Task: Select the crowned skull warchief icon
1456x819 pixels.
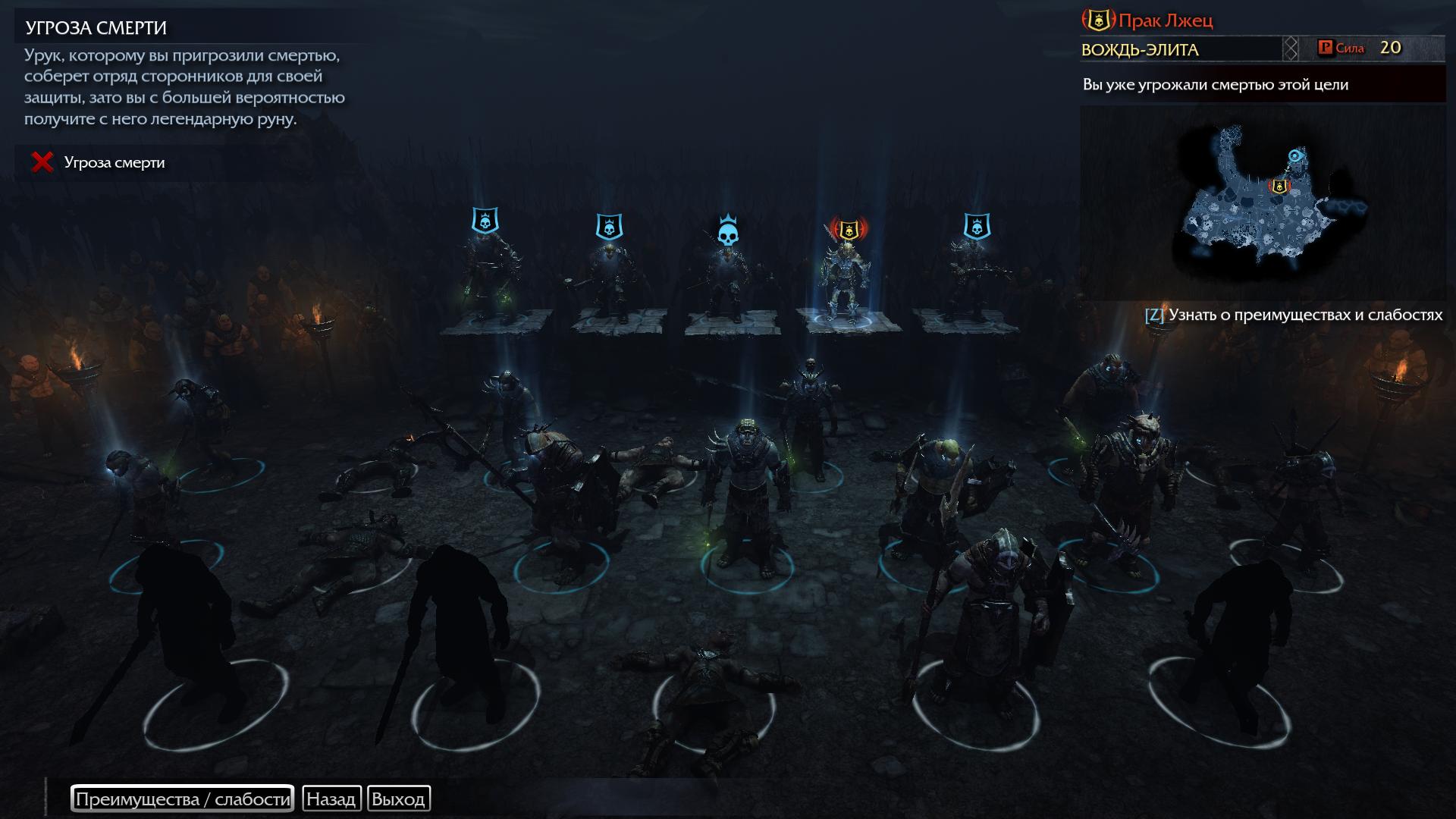Action: (728, 231)
